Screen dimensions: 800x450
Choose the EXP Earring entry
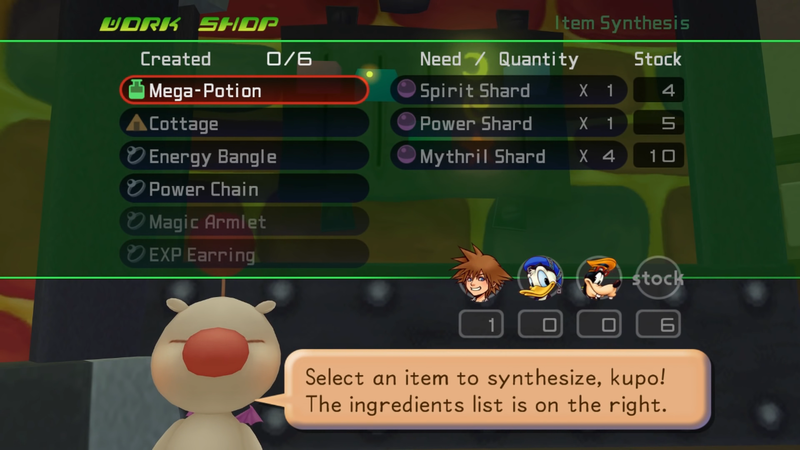coord(243,255)
